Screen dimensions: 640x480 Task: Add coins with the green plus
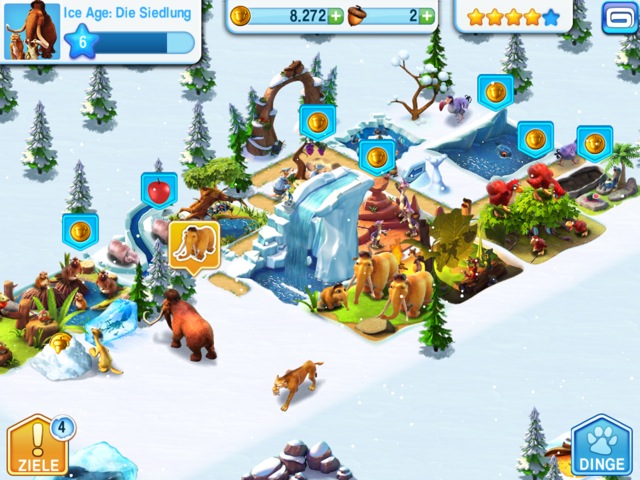pyautogui.click(x=335, y=16)
